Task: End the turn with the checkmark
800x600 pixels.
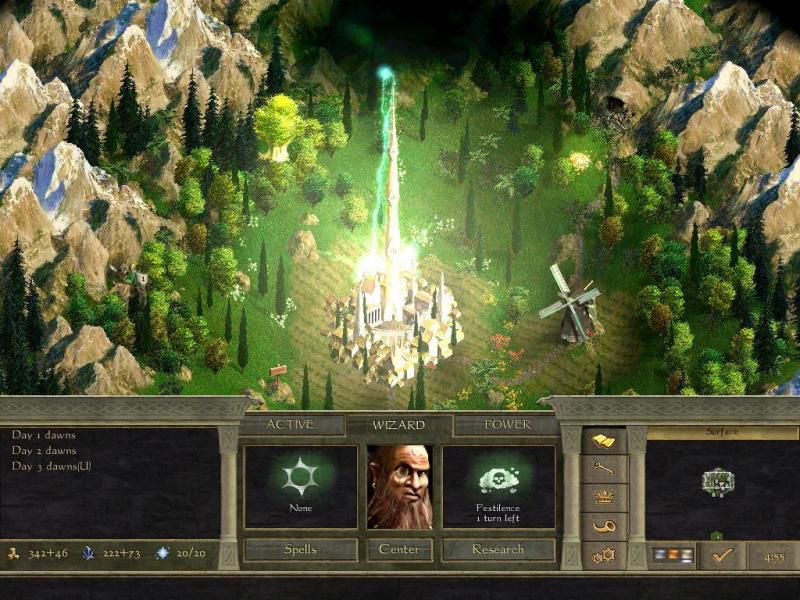Action: pos(722,554)
